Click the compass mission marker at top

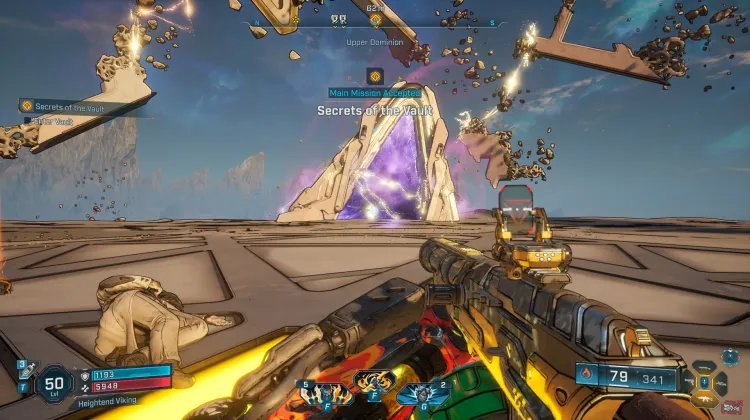376,19
